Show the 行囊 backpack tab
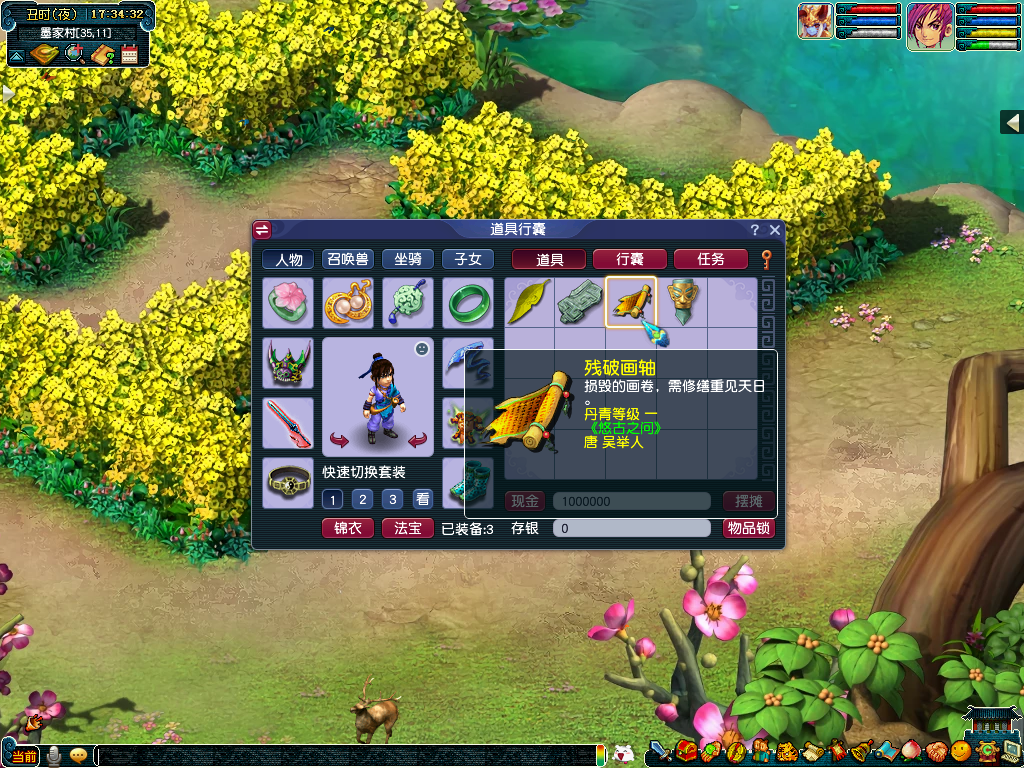 click(x=630, y=259)
